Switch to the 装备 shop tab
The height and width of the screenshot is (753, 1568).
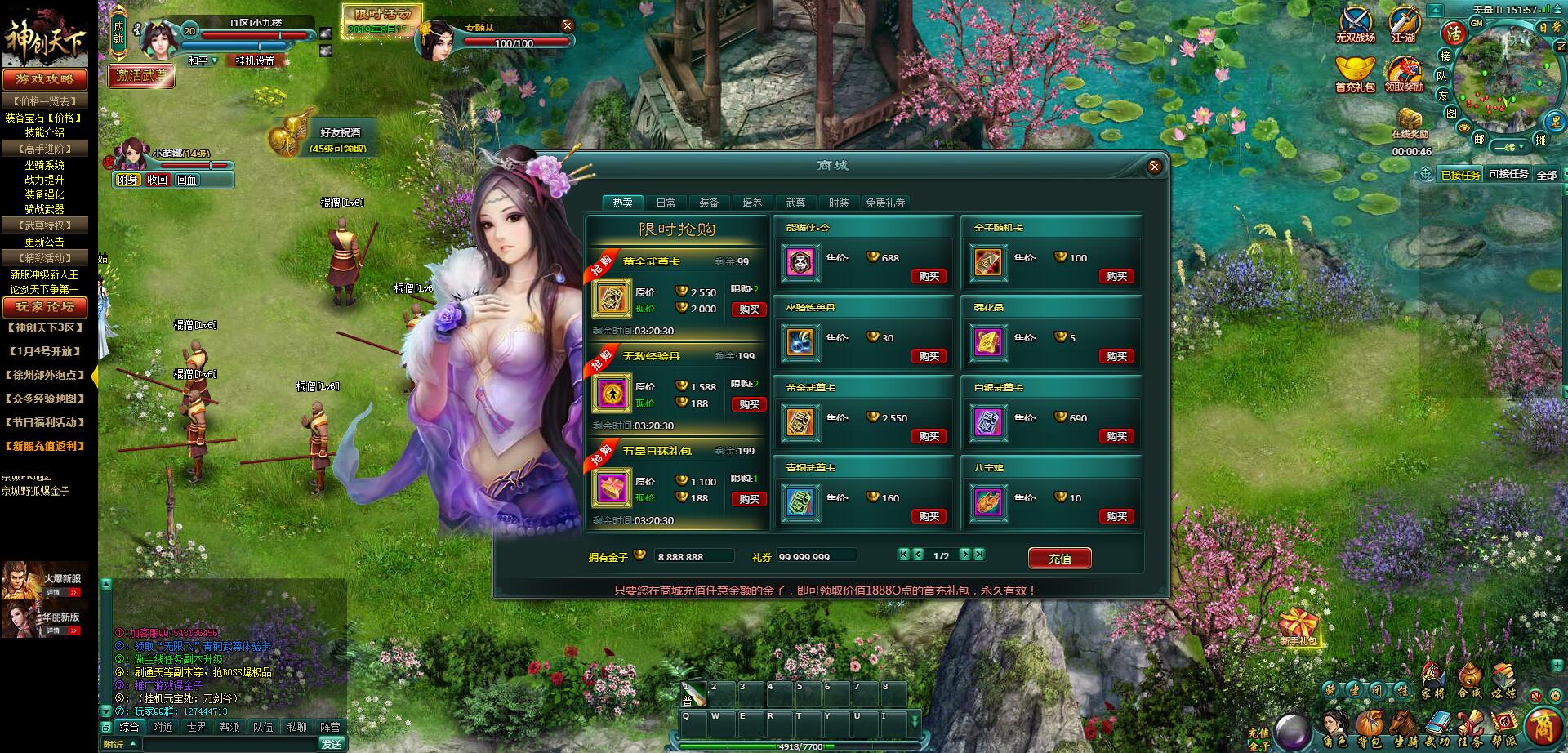pos(709,203)
